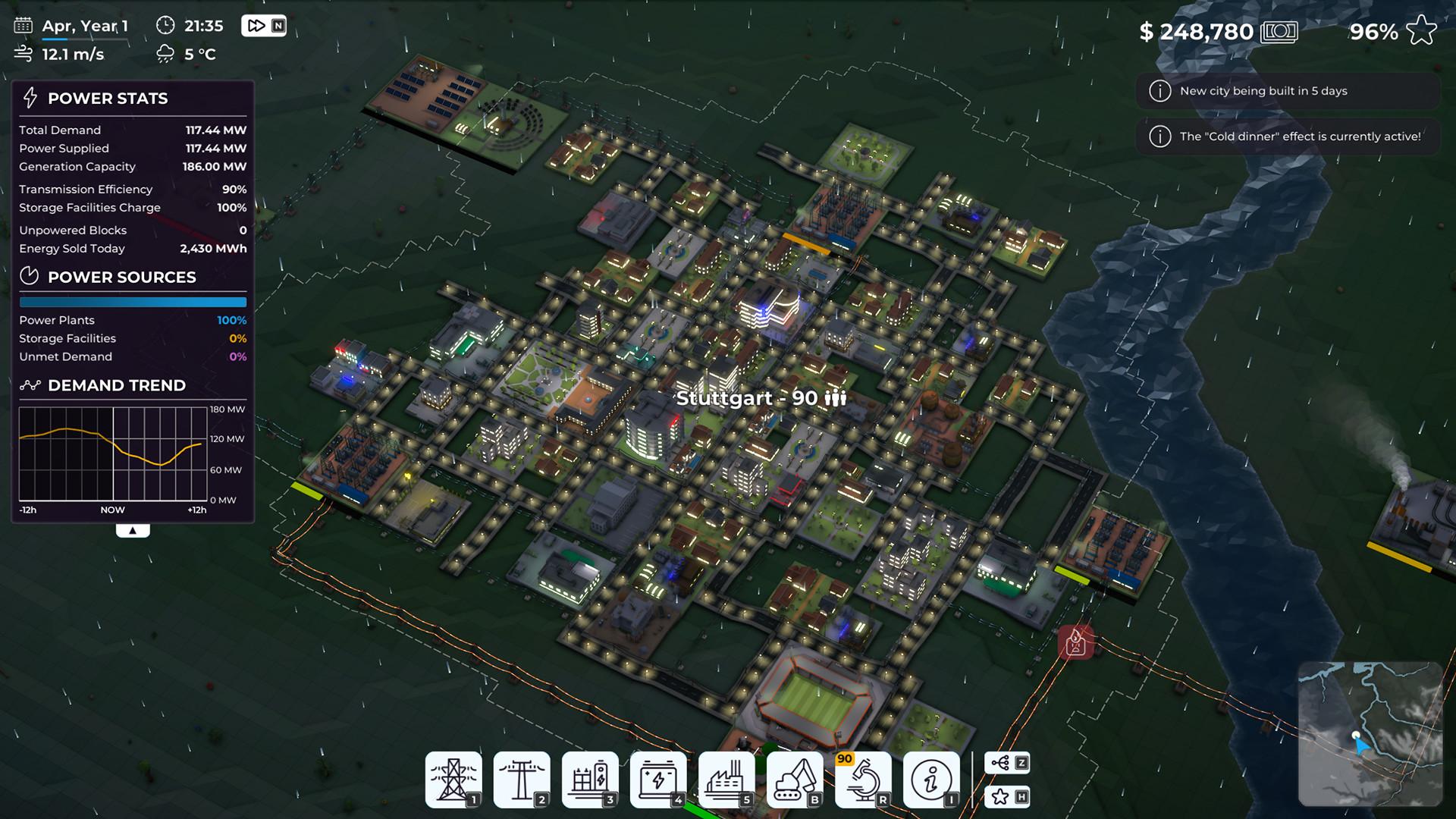
Task: Open the new city notification
Action: 1287,91
